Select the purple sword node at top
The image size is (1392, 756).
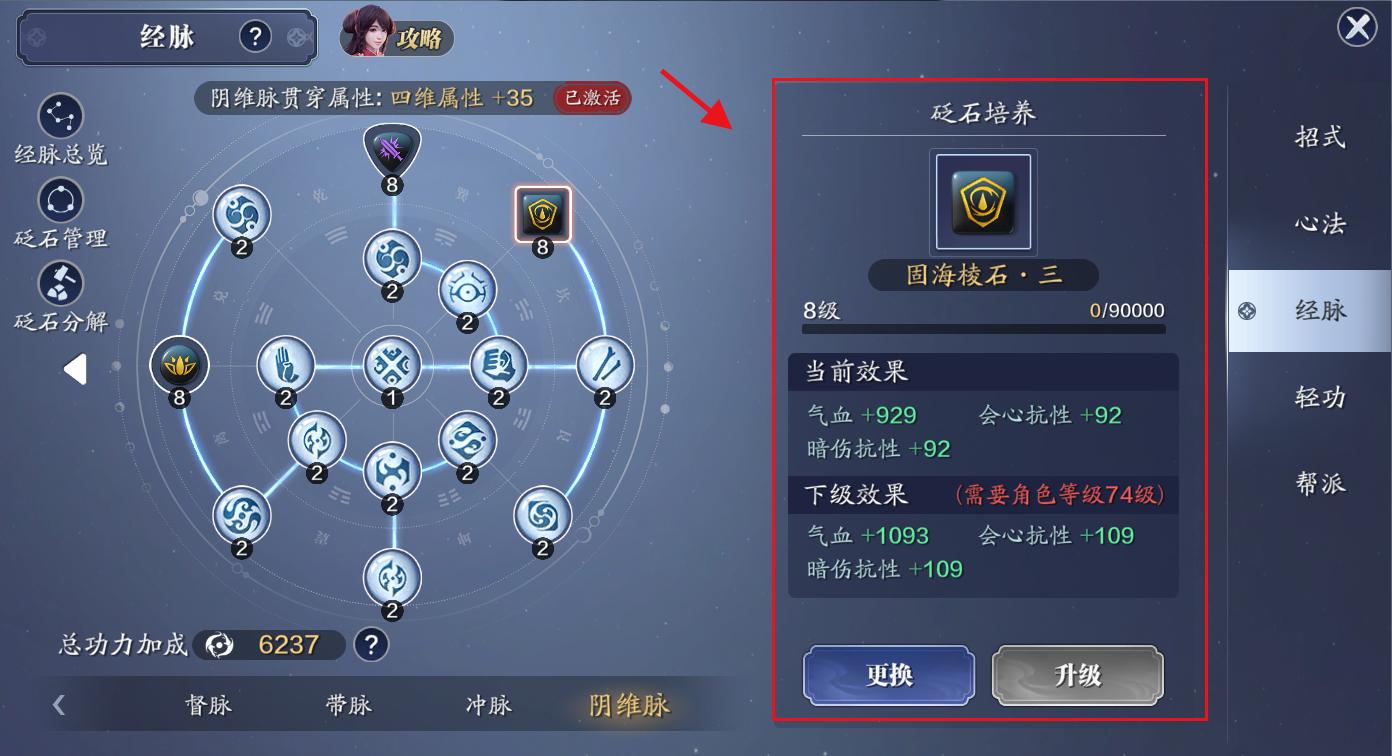(391, 148)
